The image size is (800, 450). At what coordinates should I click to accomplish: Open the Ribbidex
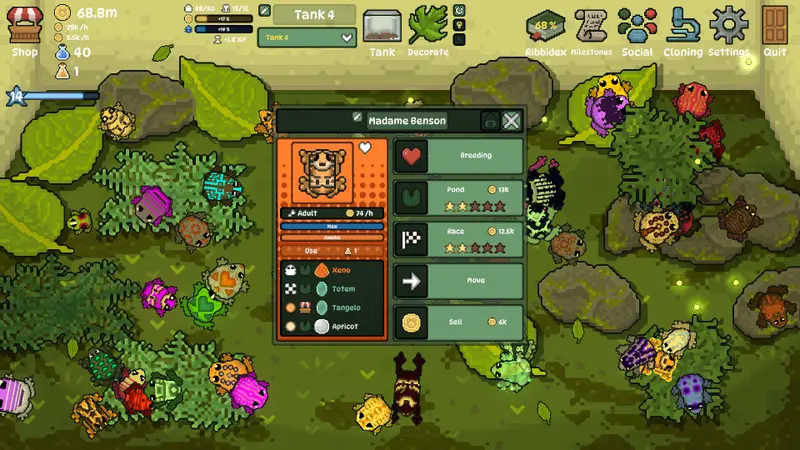coord(546,30)
